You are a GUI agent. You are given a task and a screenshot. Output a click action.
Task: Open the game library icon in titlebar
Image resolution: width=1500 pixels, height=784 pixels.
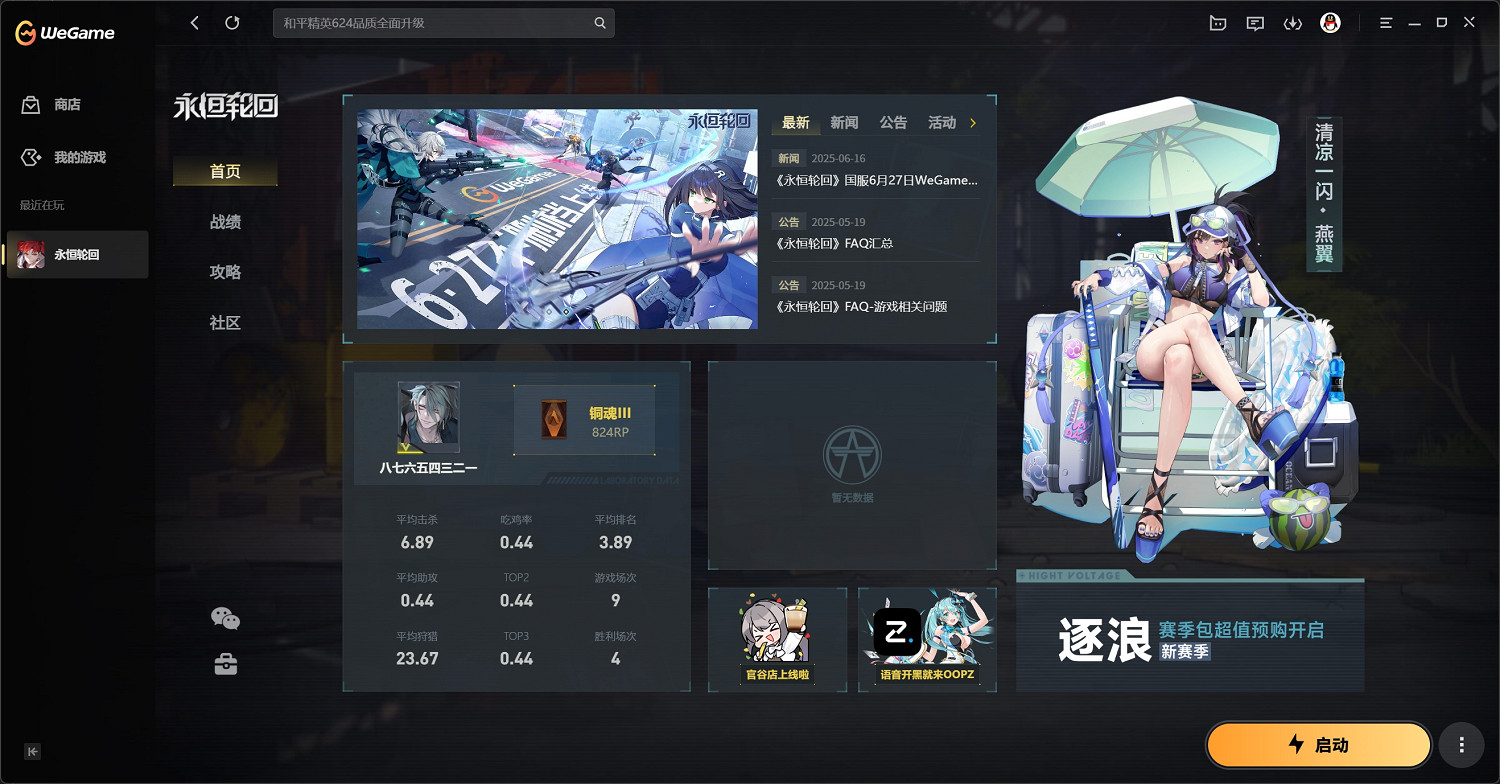point(1217,22)
